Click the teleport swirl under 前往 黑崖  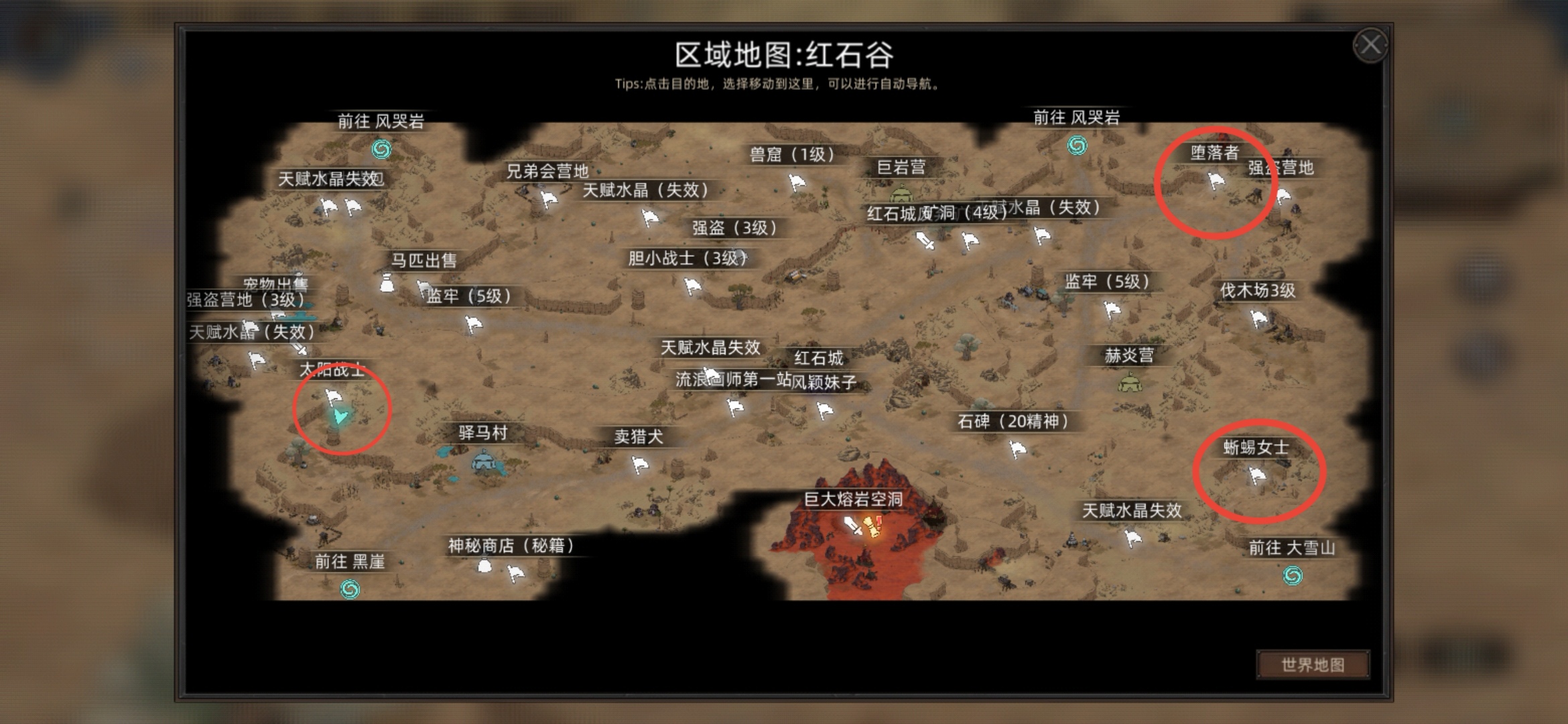(x=349, y=590)
